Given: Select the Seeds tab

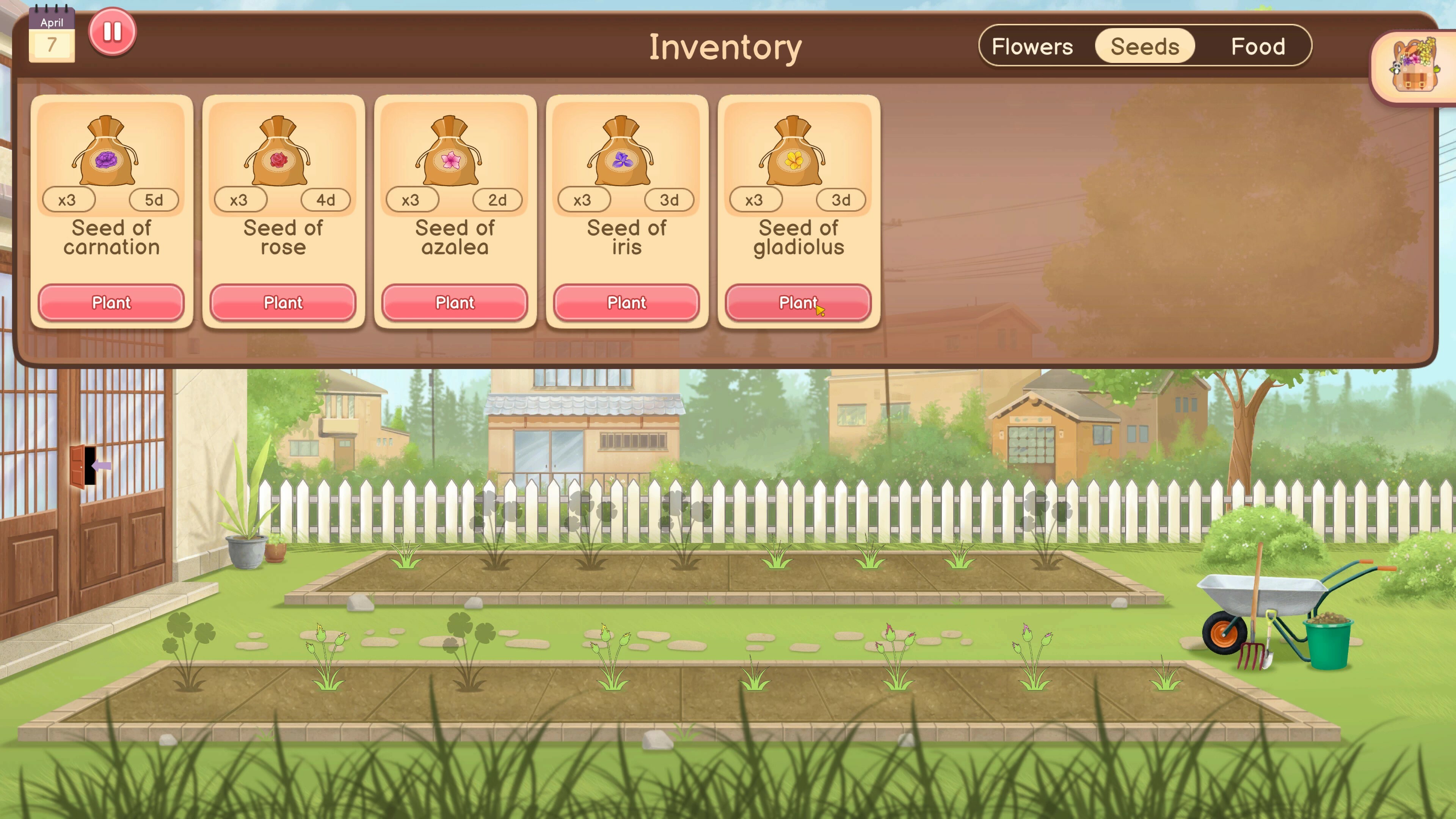Looking at the screenshot, I should pyautogui.click(x=1144, y=46).
